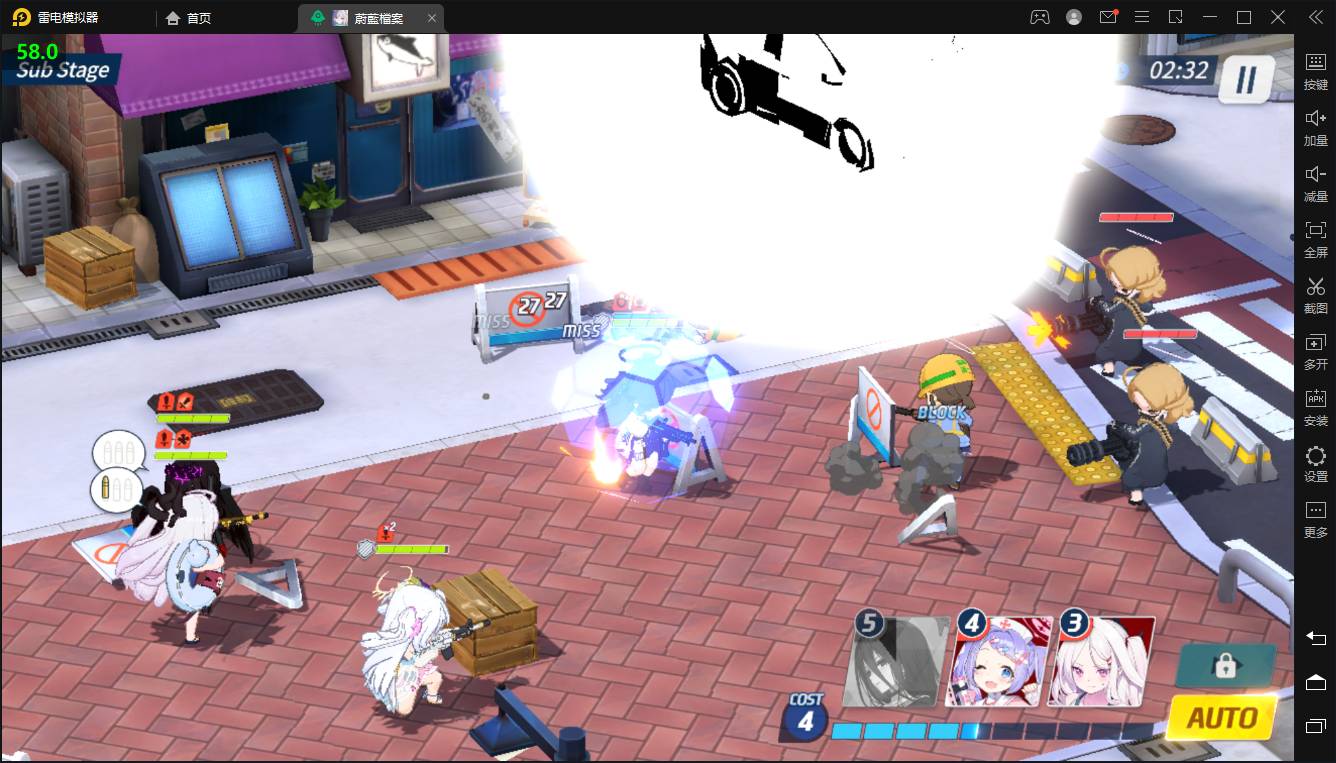This screenshot has height=763, width=1336.
Task: Lower the emulator volume
Action: point(1315,183)
